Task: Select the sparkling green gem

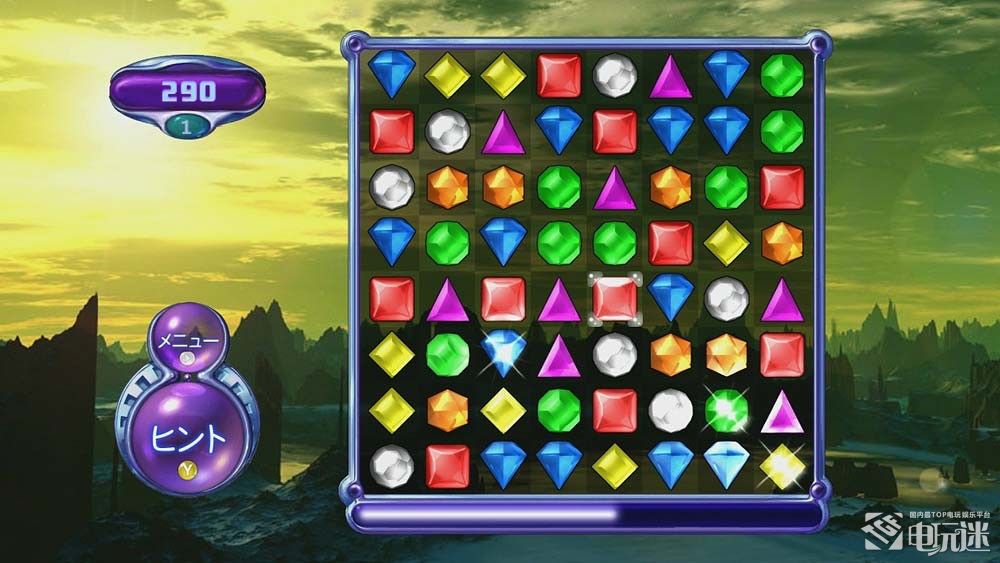Action: coord(726,409)
